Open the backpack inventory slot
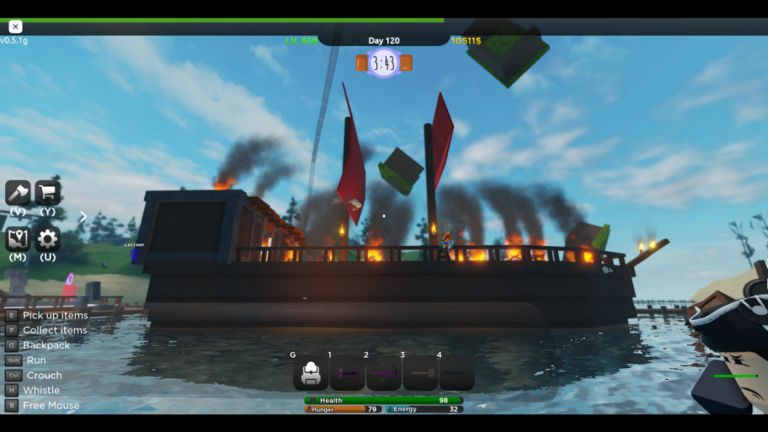The image size is (768, 432). (x=311, y=373)
